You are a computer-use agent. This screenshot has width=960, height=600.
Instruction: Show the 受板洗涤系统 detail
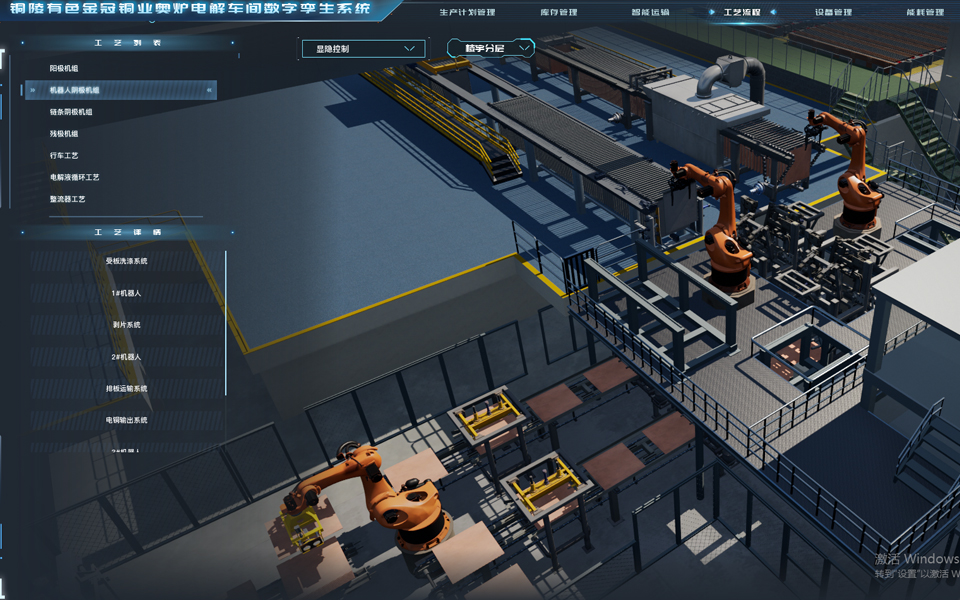126,261
